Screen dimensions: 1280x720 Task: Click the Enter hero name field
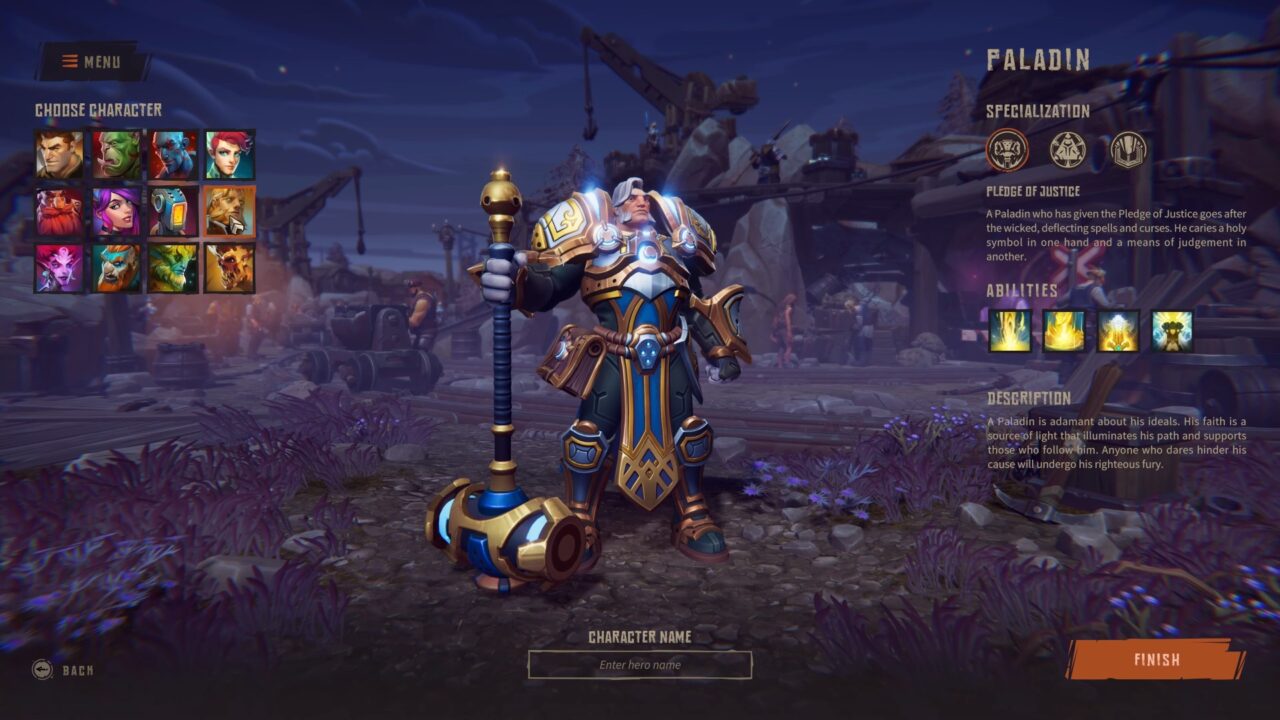pyautogui.click(x=640, y=665)
